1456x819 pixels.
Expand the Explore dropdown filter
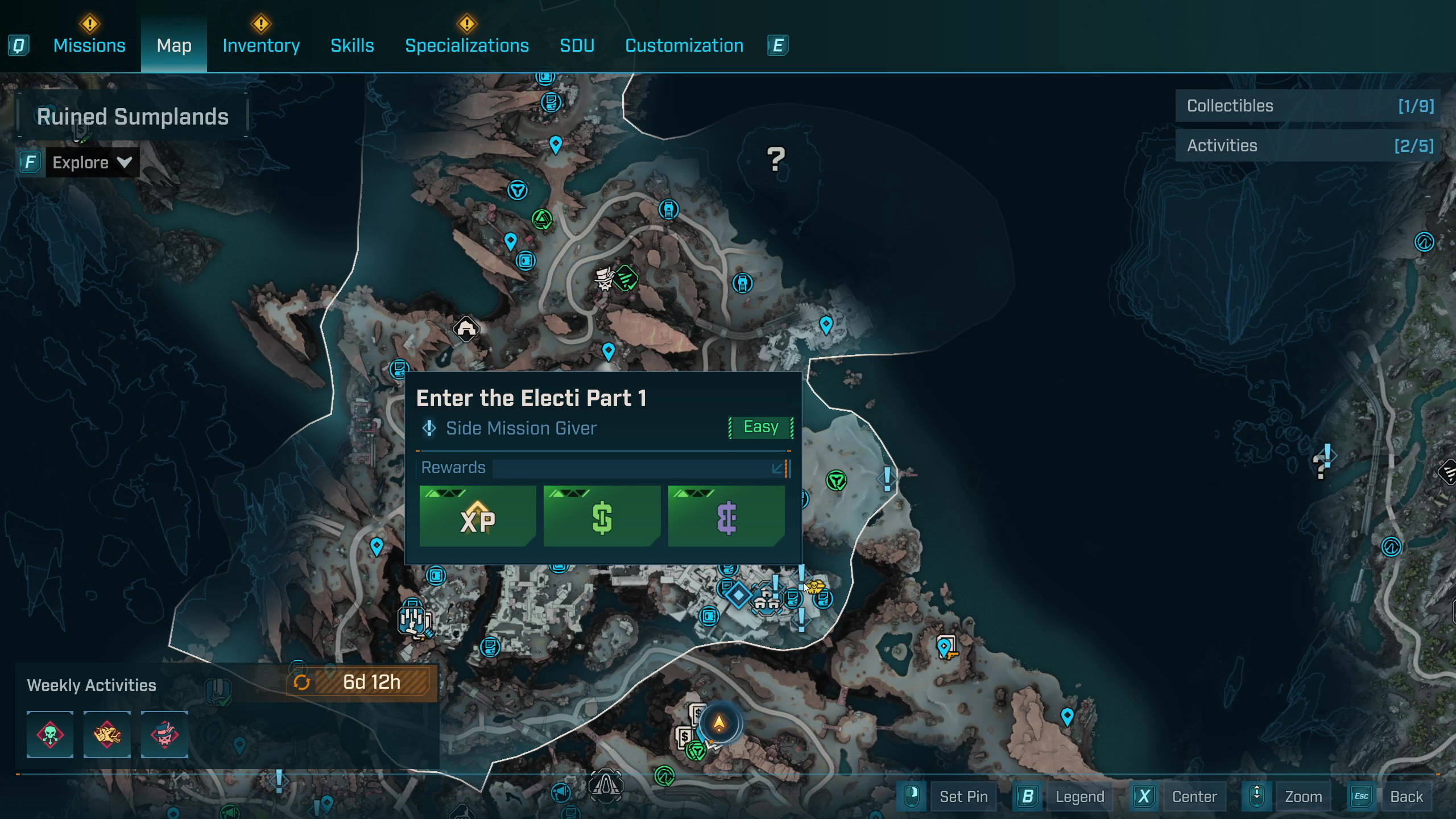pos(91,163)
